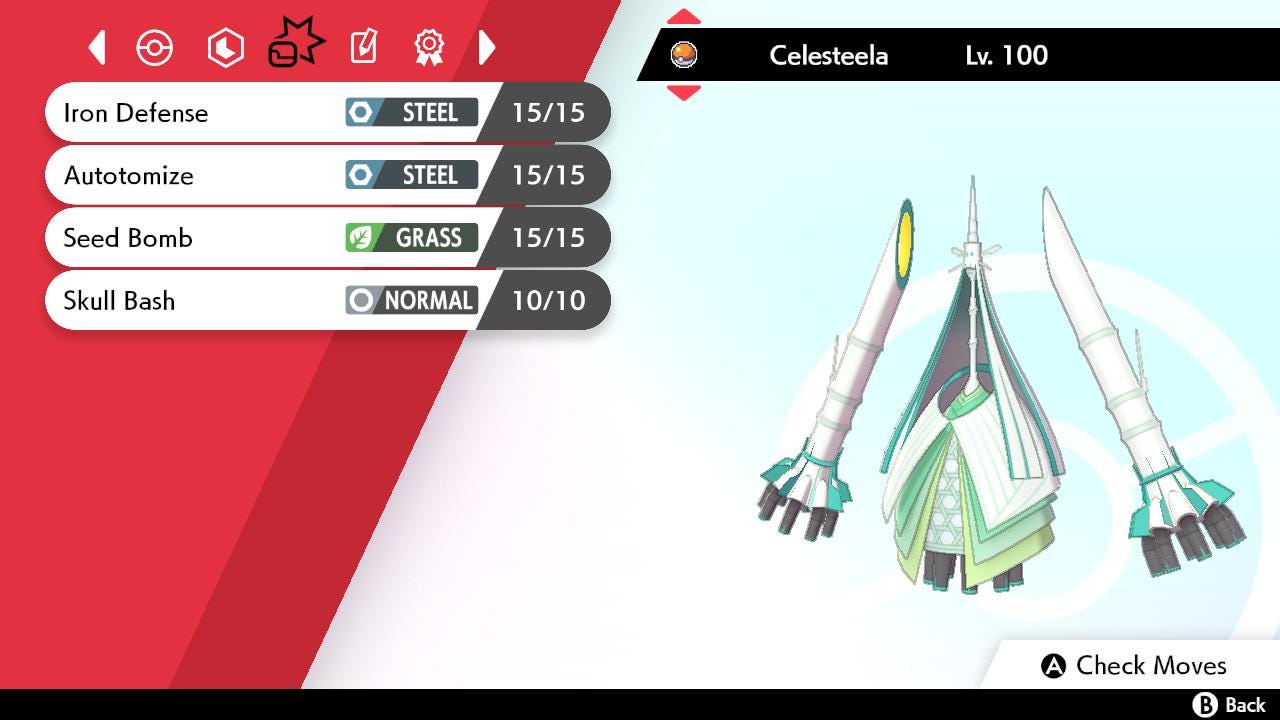Viewport: 1280px width, 720px height.
Task: Switch to next Pokémon with down arrow
Action: tap(683, 93)
